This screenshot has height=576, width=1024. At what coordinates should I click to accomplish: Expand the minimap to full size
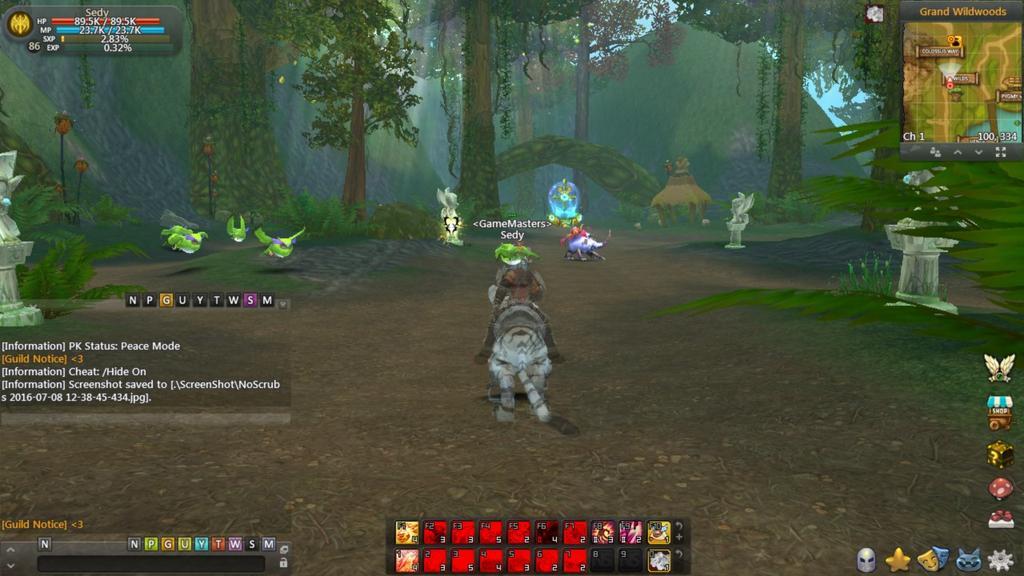click(1001, 152)
